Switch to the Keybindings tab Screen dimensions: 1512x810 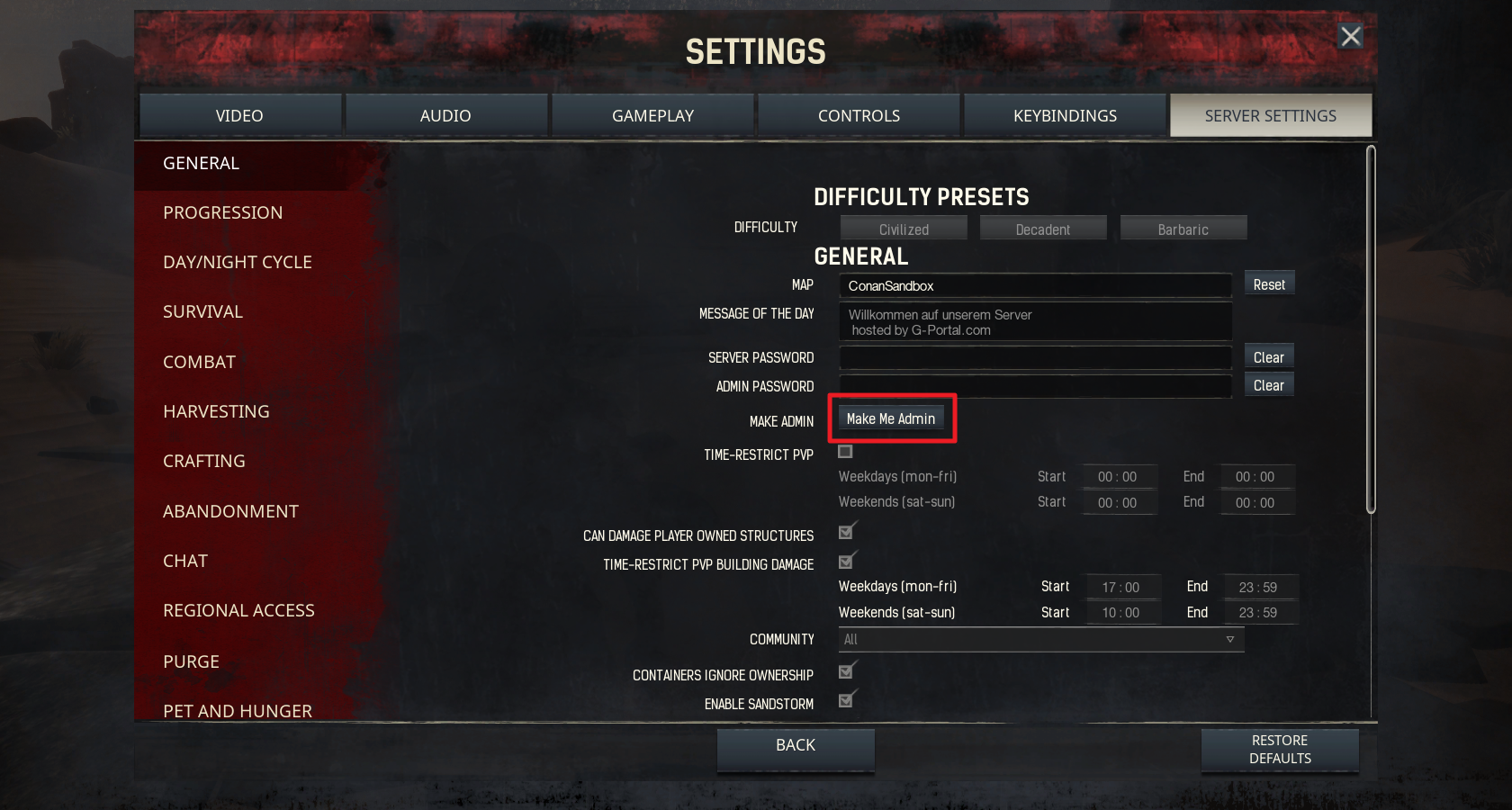coord(1065,115)
